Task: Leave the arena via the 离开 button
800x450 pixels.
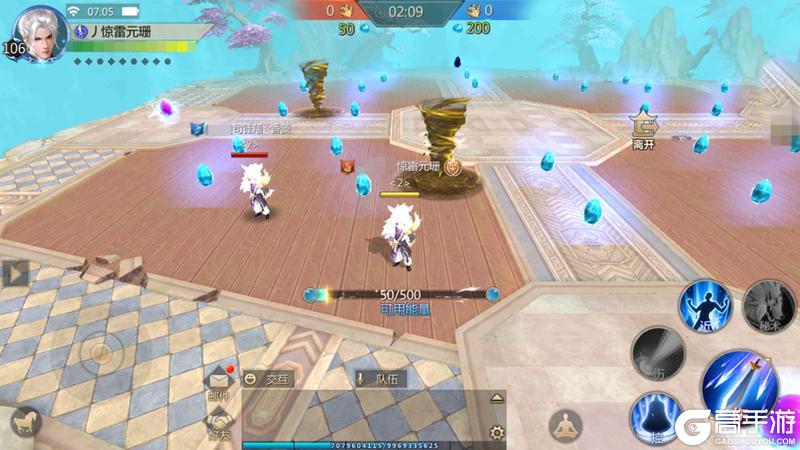Action: (642, 128)
